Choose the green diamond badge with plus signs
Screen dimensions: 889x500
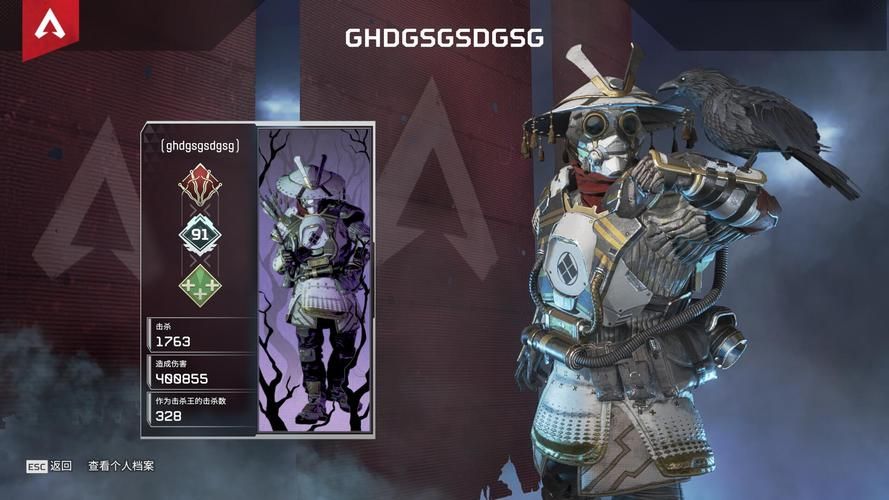[x=199, y=285]
